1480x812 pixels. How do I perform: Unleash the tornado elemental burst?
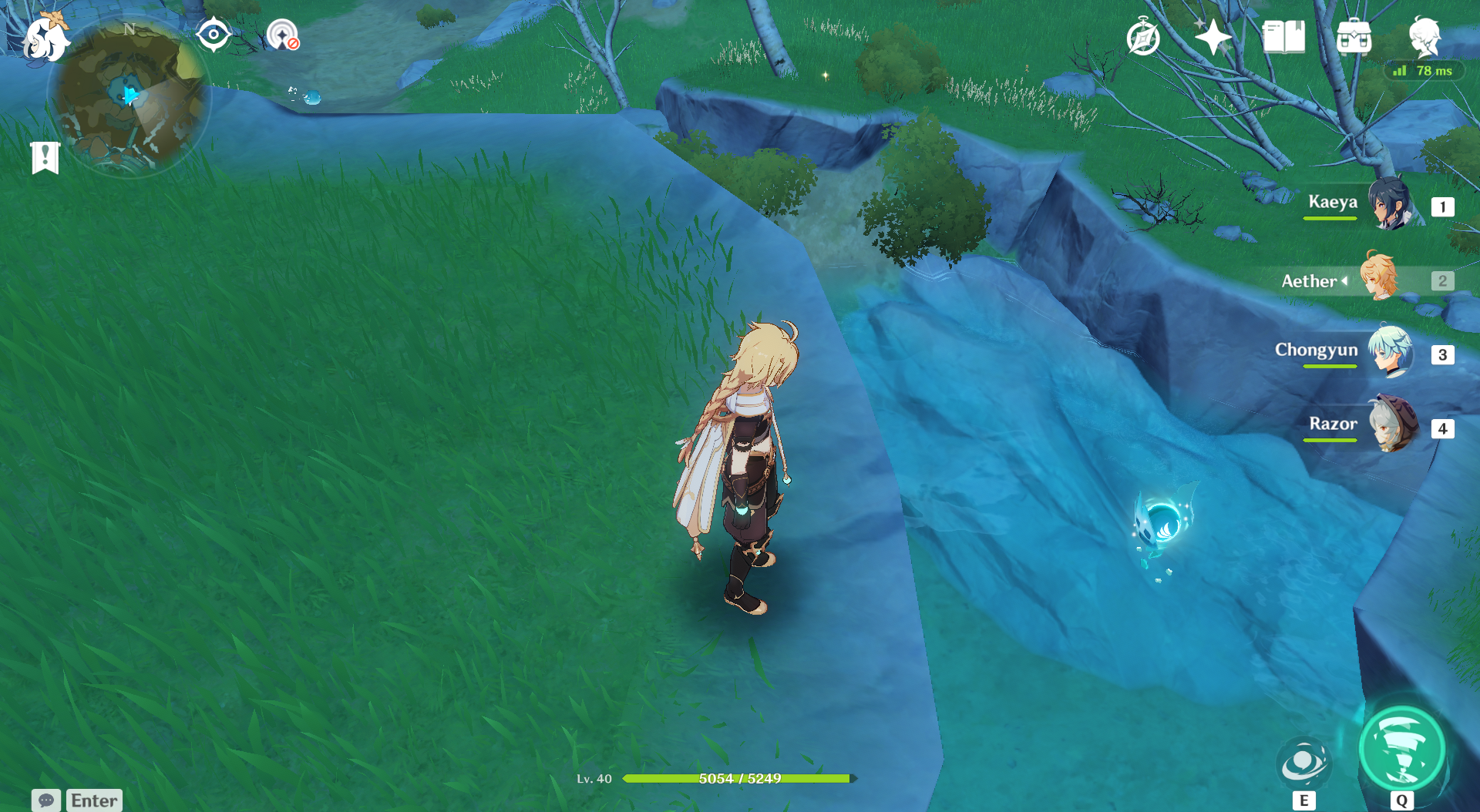pos(1401,750)
